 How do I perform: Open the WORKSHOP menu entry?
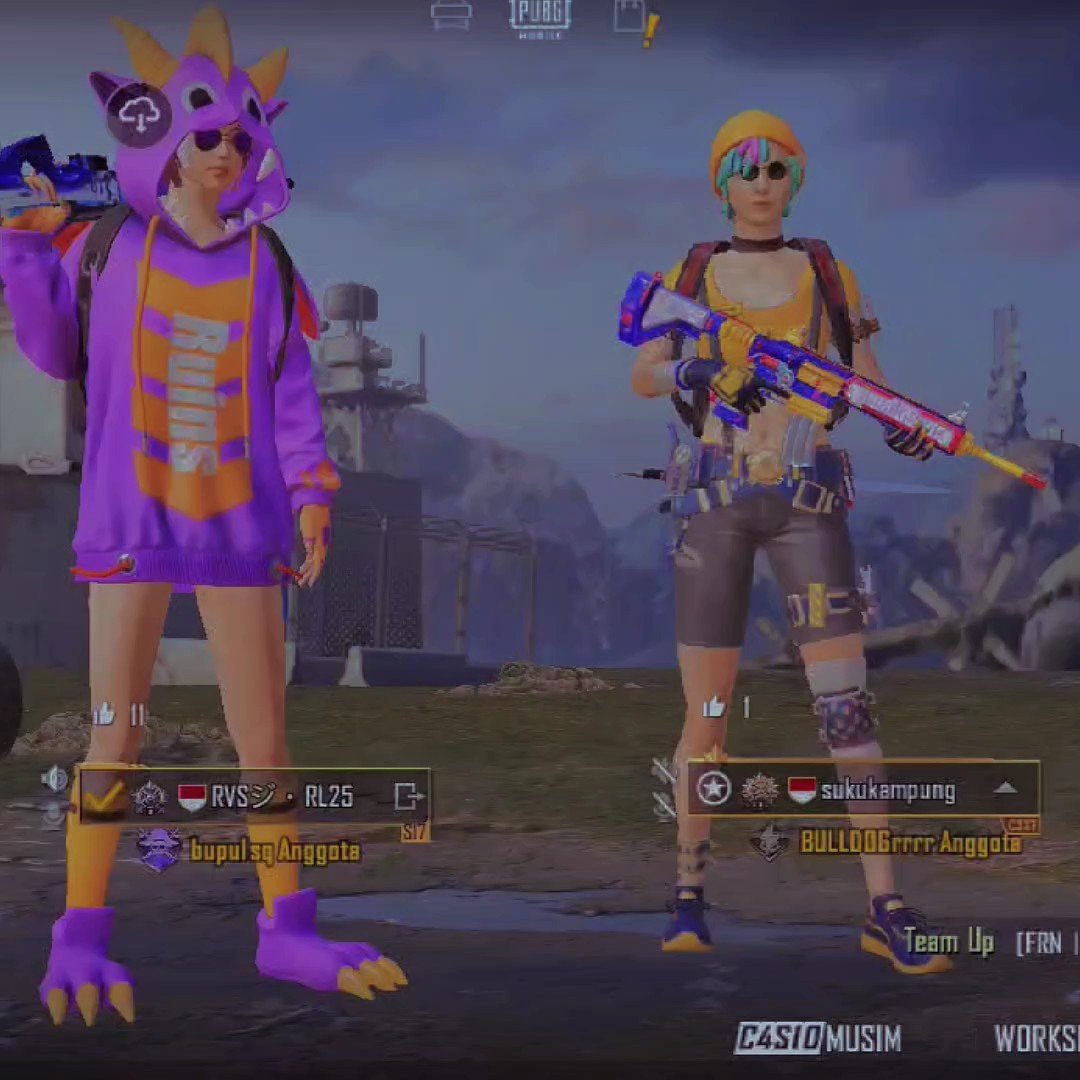pyautogui.click(x=1036, y=1038)
